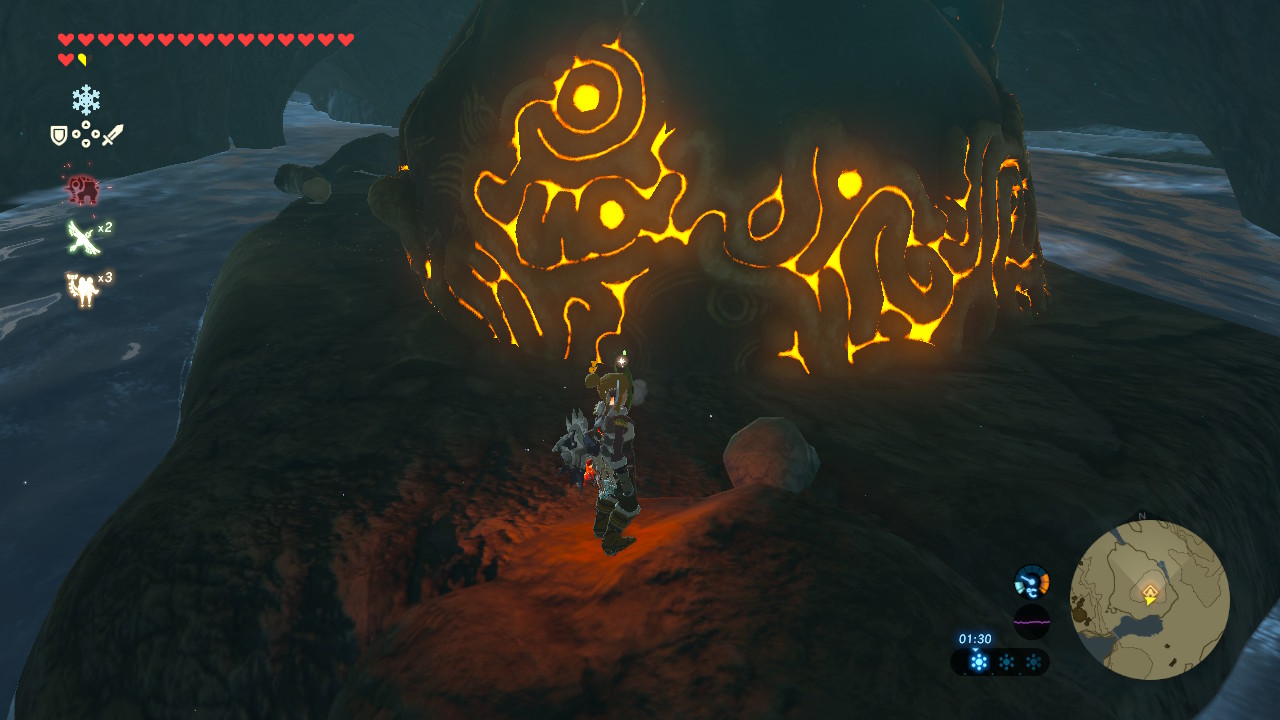Choose the sword quick-select icon
The height and width of the screenshot is (720, 1280).
click(x=112, y=135)
